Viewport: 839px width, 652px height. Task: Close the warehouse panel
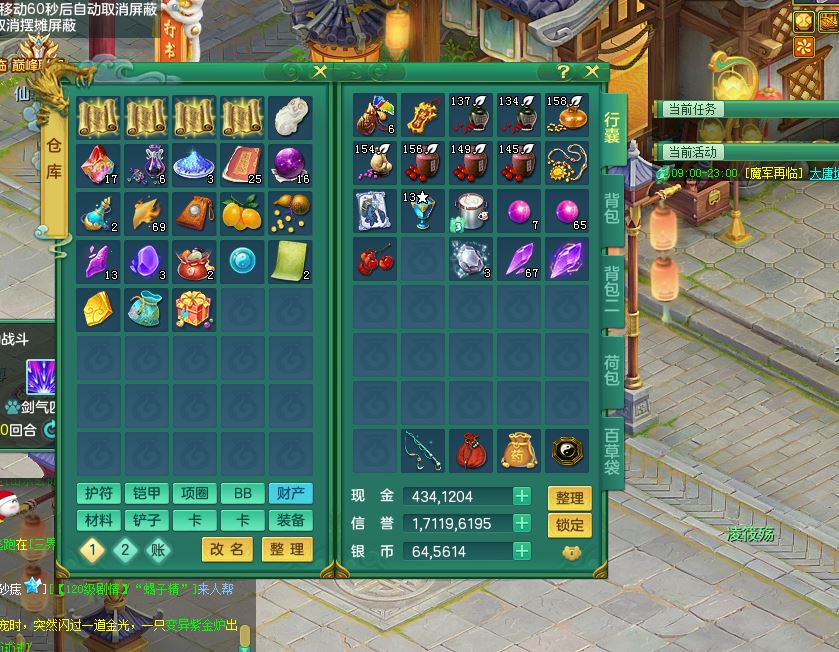tap(320, 72)
